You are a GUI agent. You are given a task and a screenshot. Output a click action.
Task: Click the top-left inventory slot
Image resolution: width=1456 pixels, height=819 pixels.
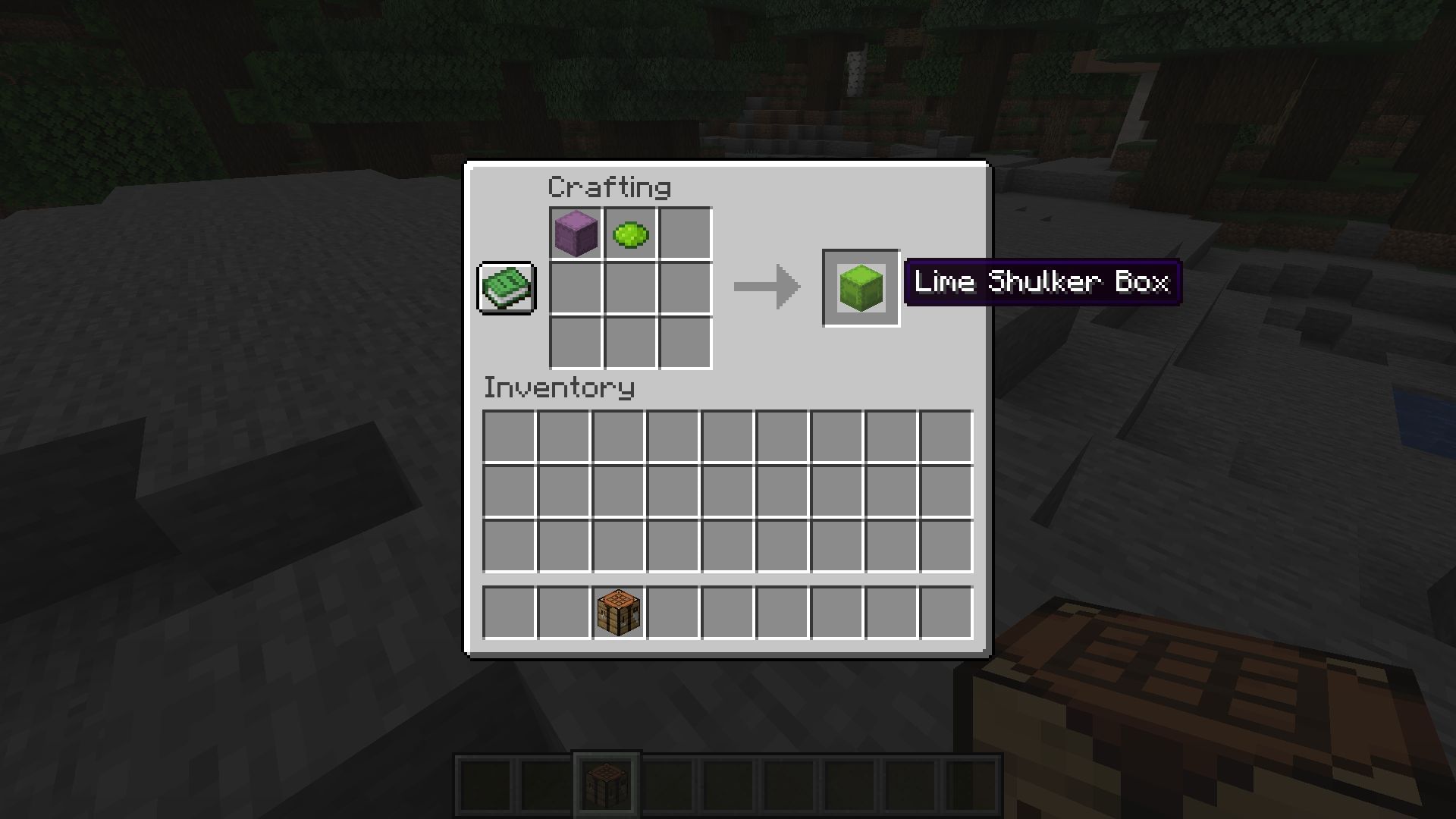510,436
